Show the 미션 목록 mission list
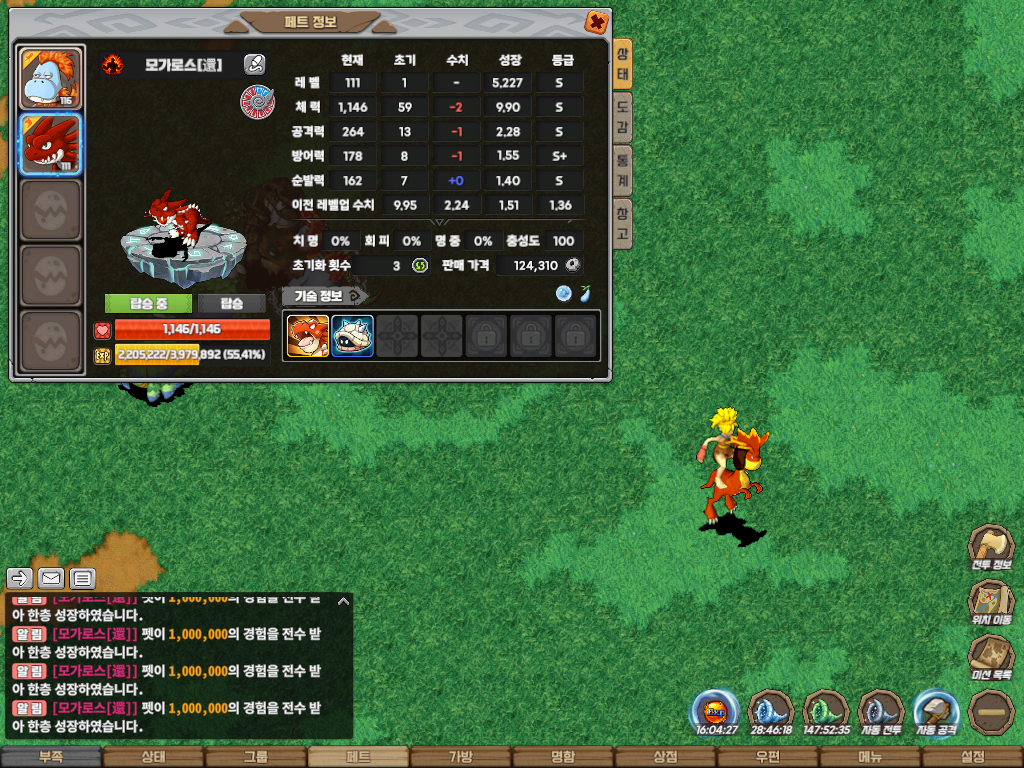The width and height of the screenshot is (1024, 768). pyautogui.click(x=990, y=657)
